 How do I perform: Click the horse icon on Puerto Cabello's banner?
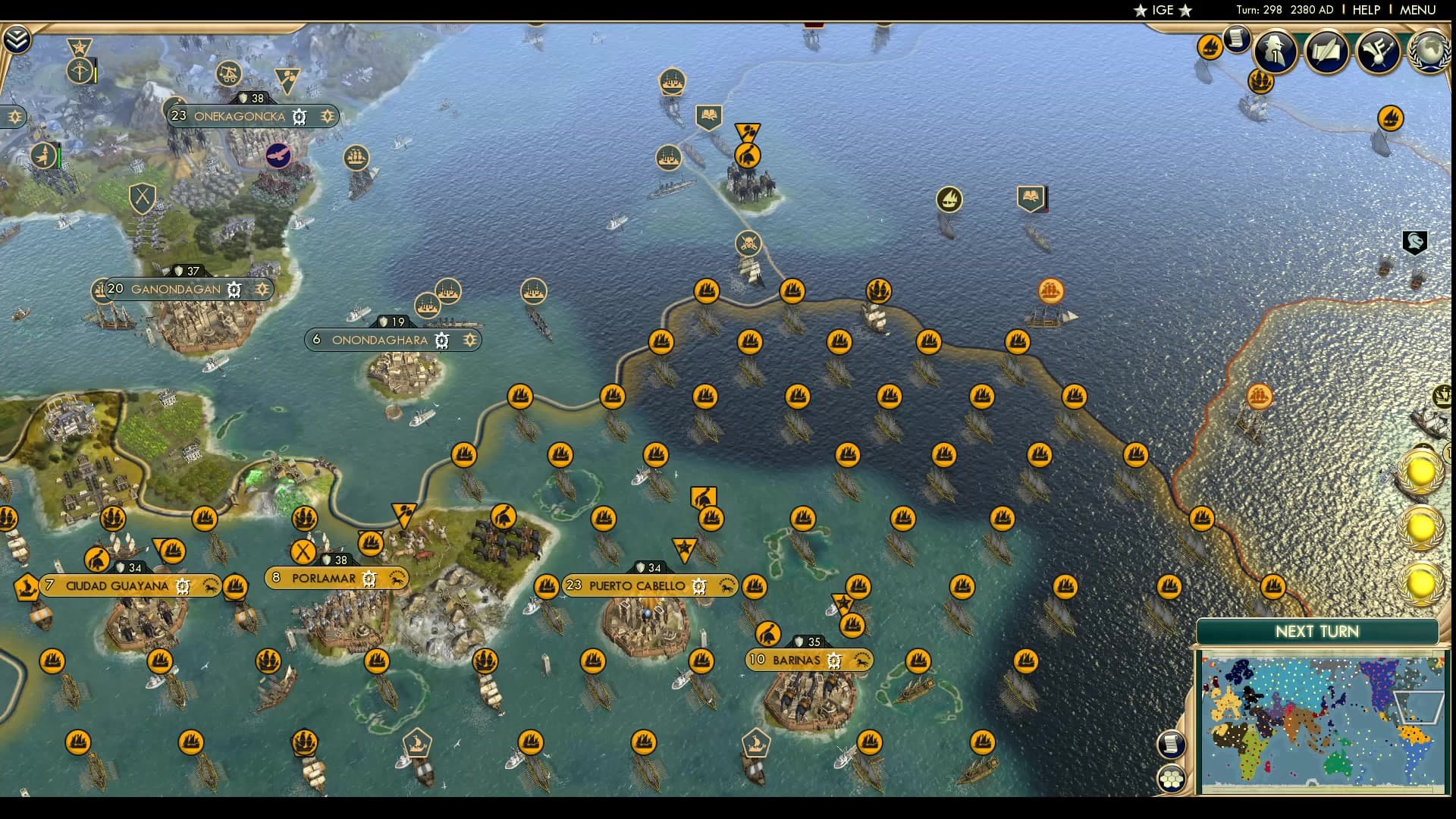(x=726, y=586)
